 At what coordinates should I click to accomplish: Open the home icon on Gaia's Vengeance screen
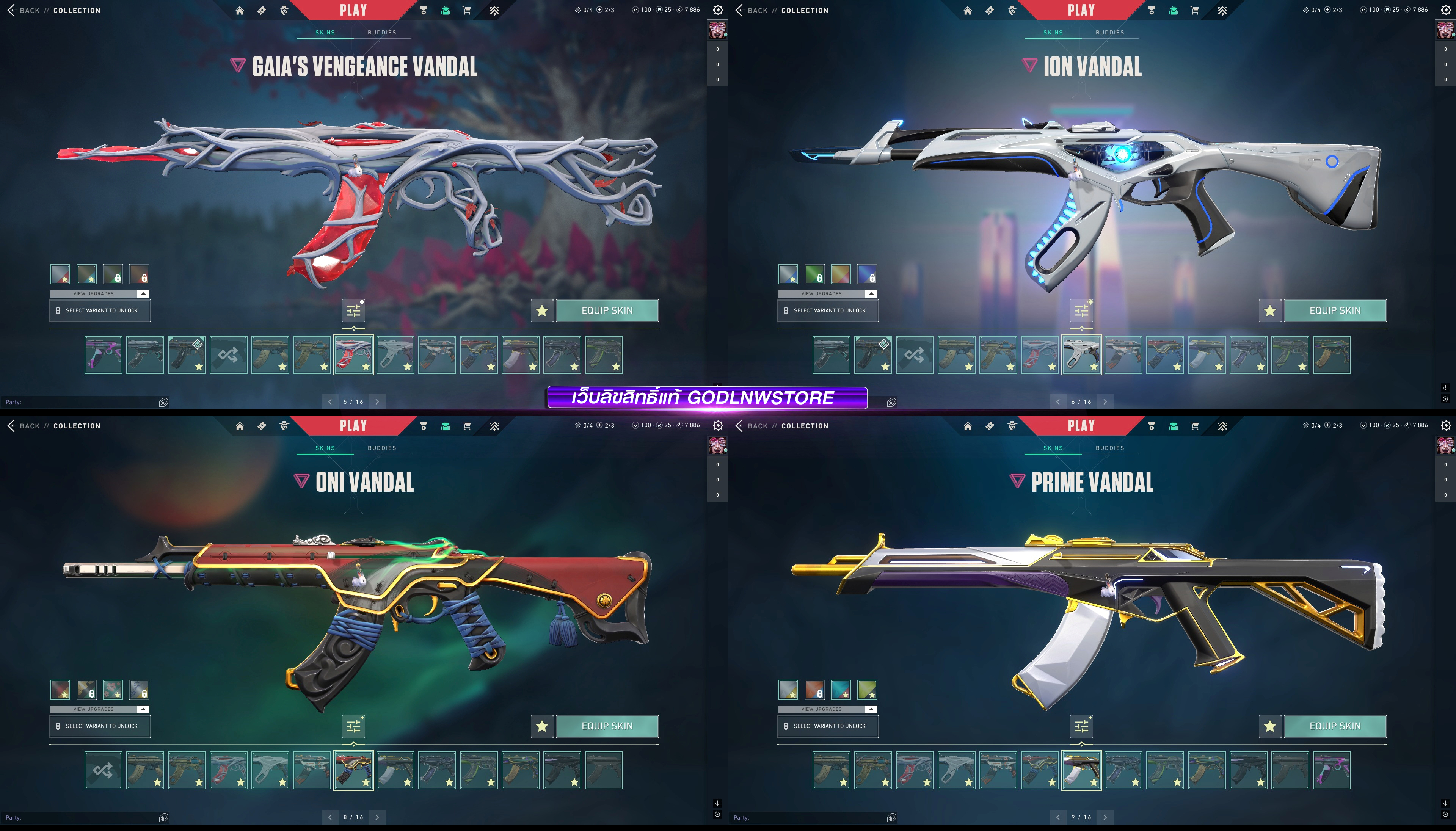pos(240,10)
